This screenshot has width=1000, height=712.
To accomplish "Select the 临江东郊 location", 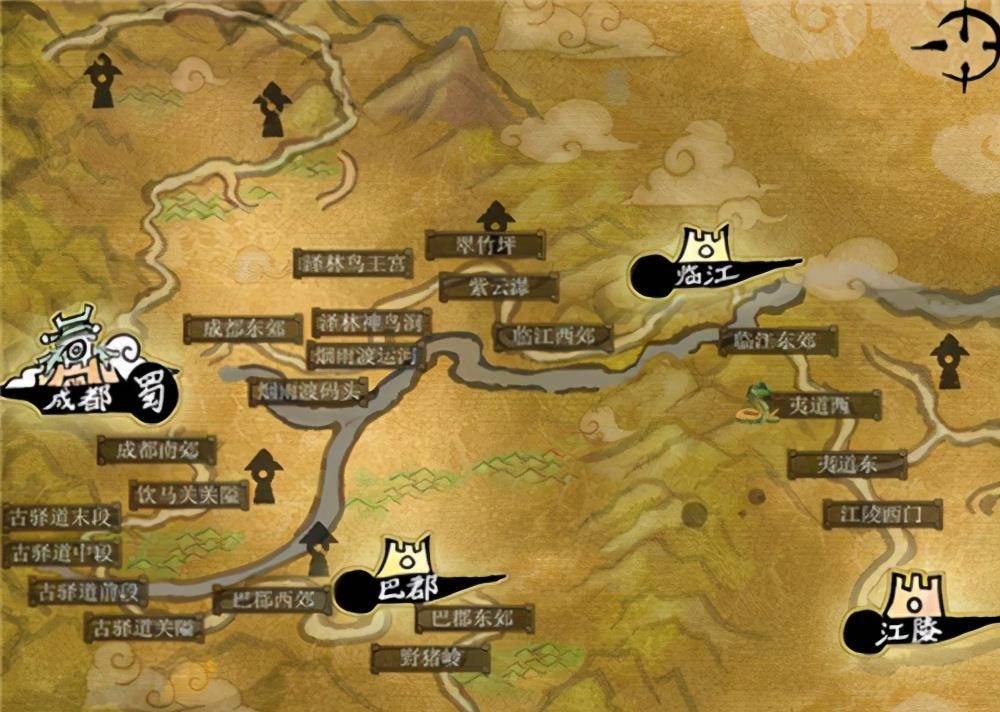I will click(x=778, y=341).
